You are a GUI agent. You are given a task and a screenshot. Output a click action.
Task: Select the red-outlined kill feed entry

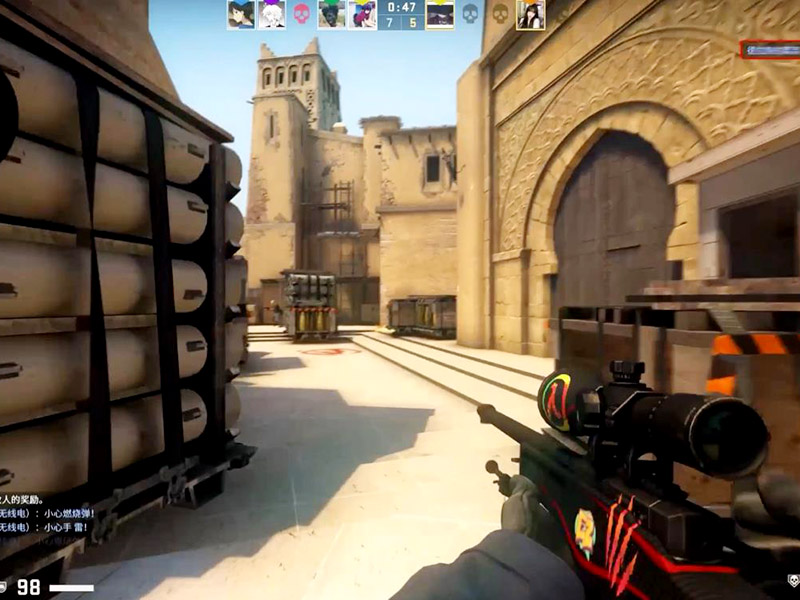tap(769, 48)
